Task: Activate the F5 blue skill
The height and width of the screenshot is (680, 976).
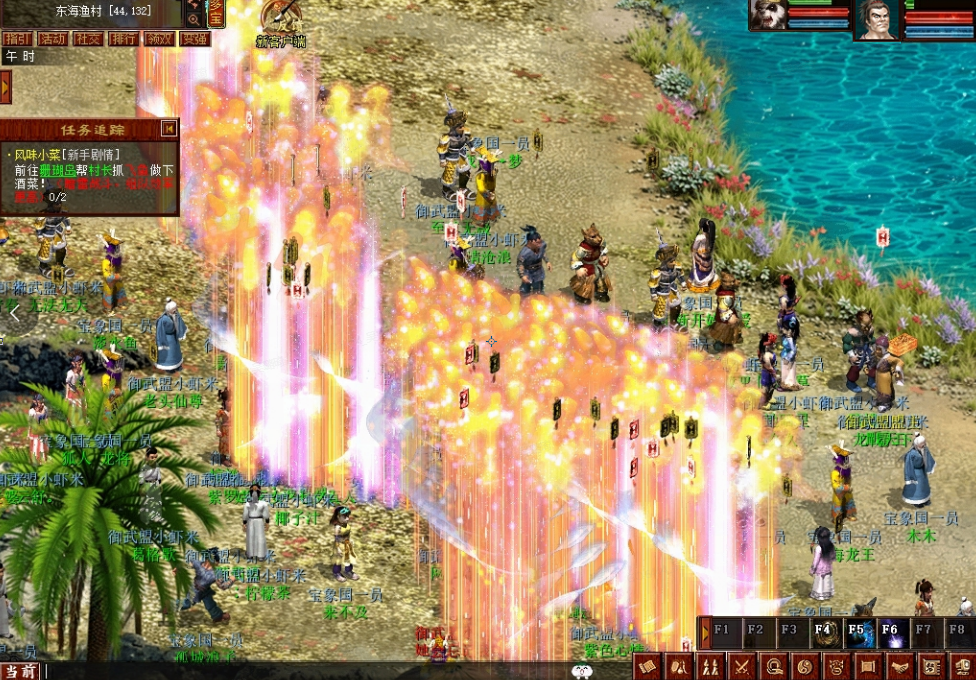Action: tap(857, 632)
